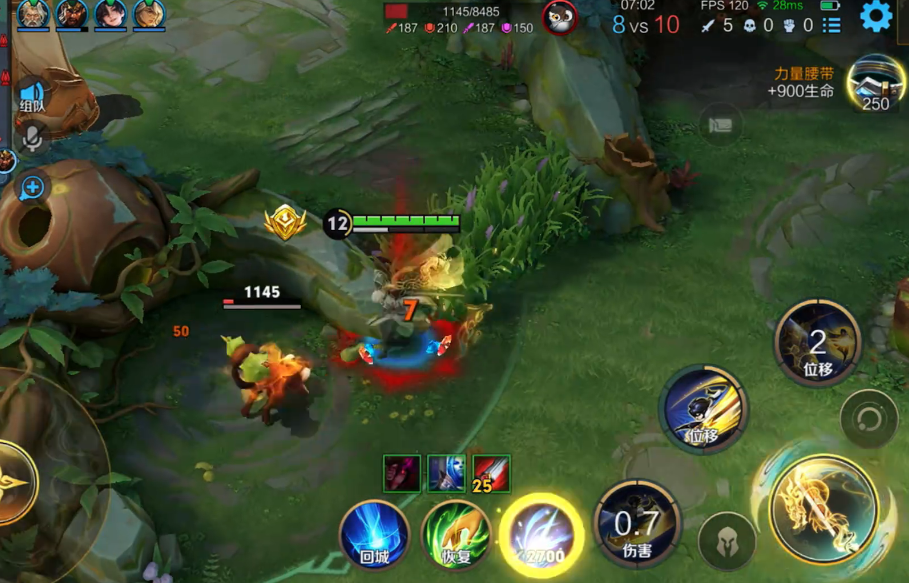This screenshot has width=909, height=583.
Task: Tap the helmet target button
Action: point(727,542)
